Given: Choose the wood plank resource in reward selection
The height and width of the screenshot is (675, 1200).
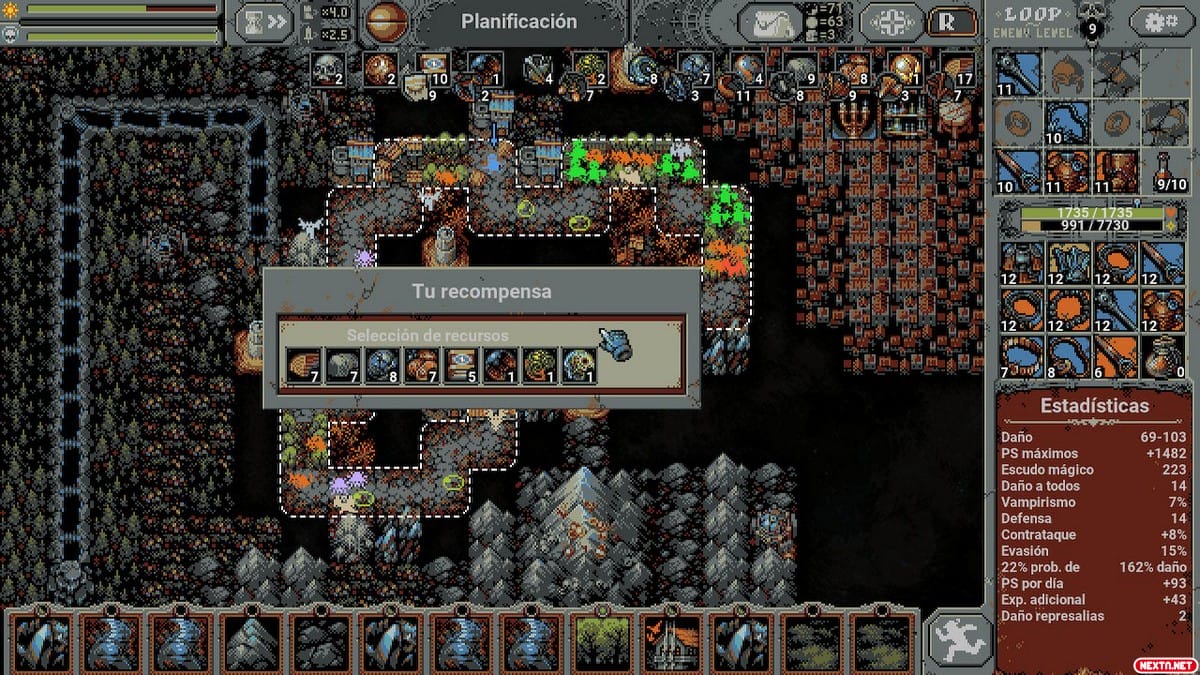Looking at the screenshot, I should pos(301,364).
